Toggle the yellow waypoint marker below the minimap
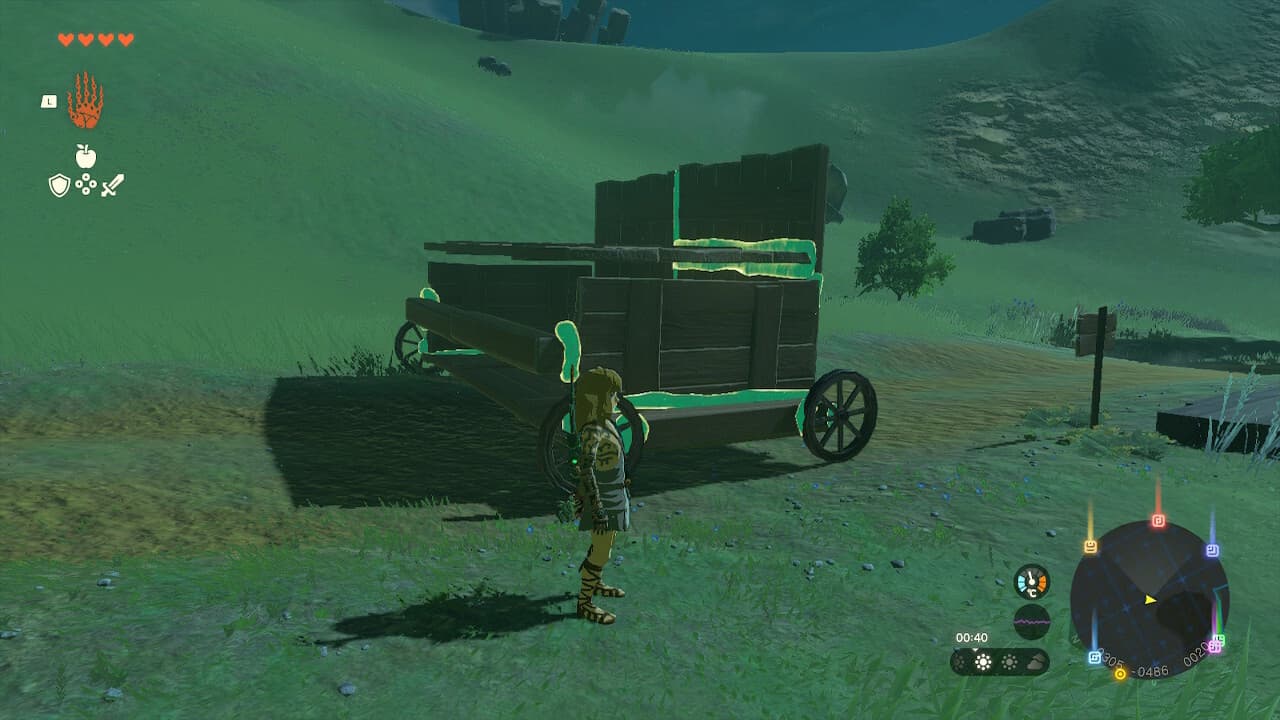1280x720 pixels. click(1120, 673)
